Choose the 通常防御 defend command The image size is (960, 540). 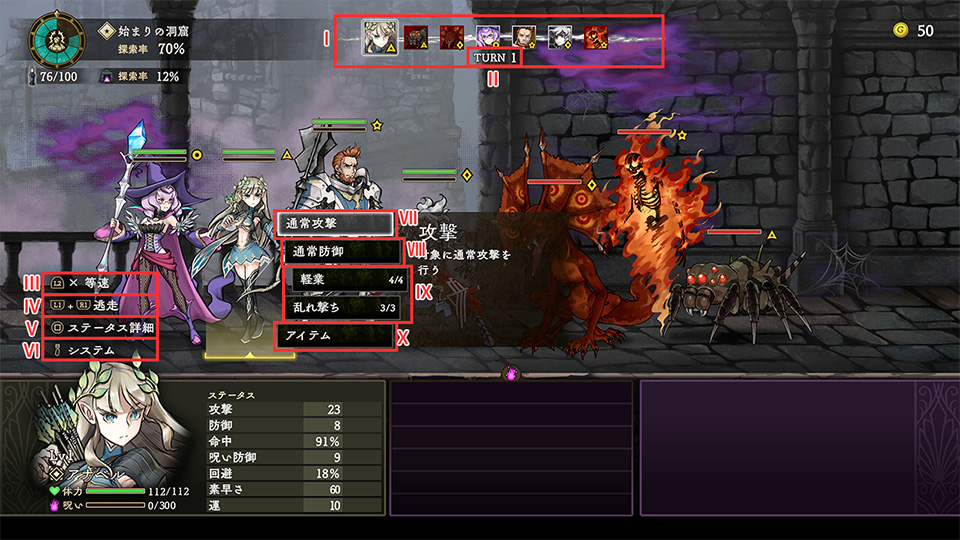(333, 251)
